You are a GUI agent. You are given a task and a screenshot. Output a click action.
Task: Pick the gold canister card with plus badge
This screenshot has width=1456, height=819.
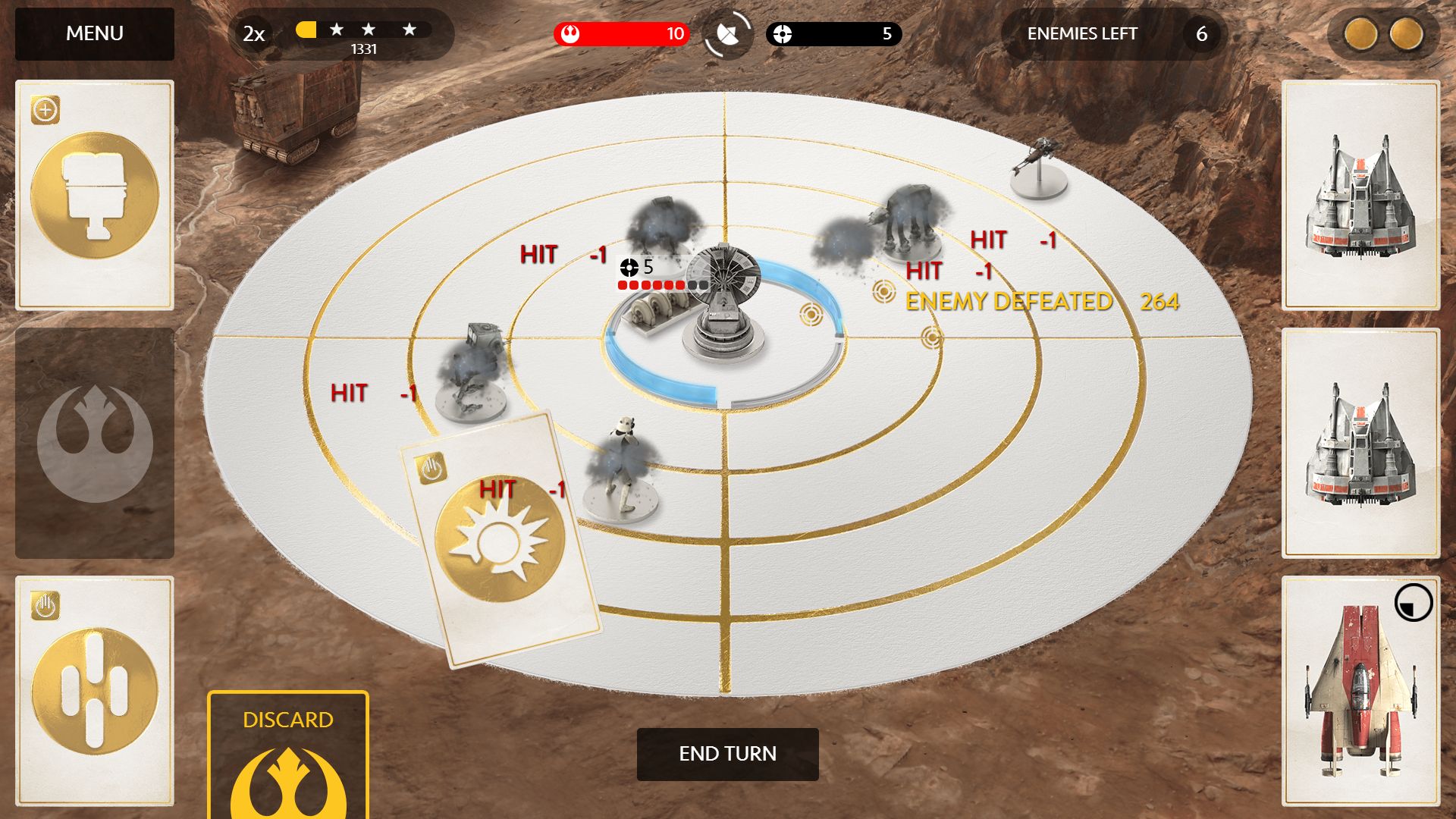point(95,195)
